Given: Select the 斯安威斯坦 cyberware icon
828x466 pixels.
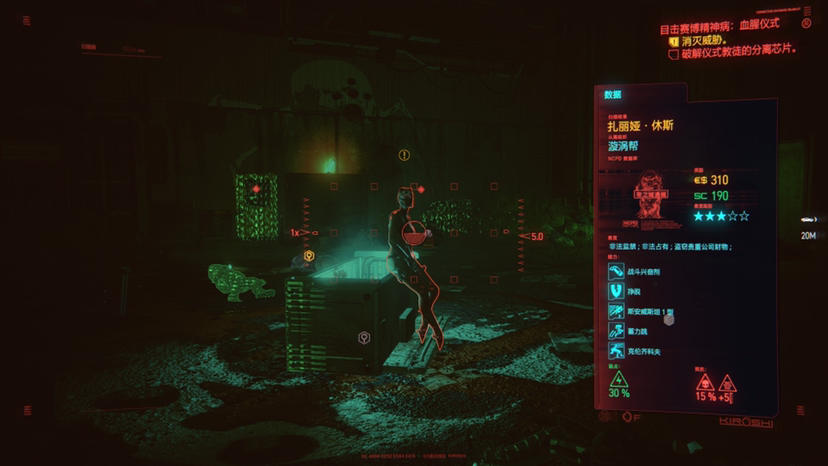Looking at the screenshot, I should 616,312.
